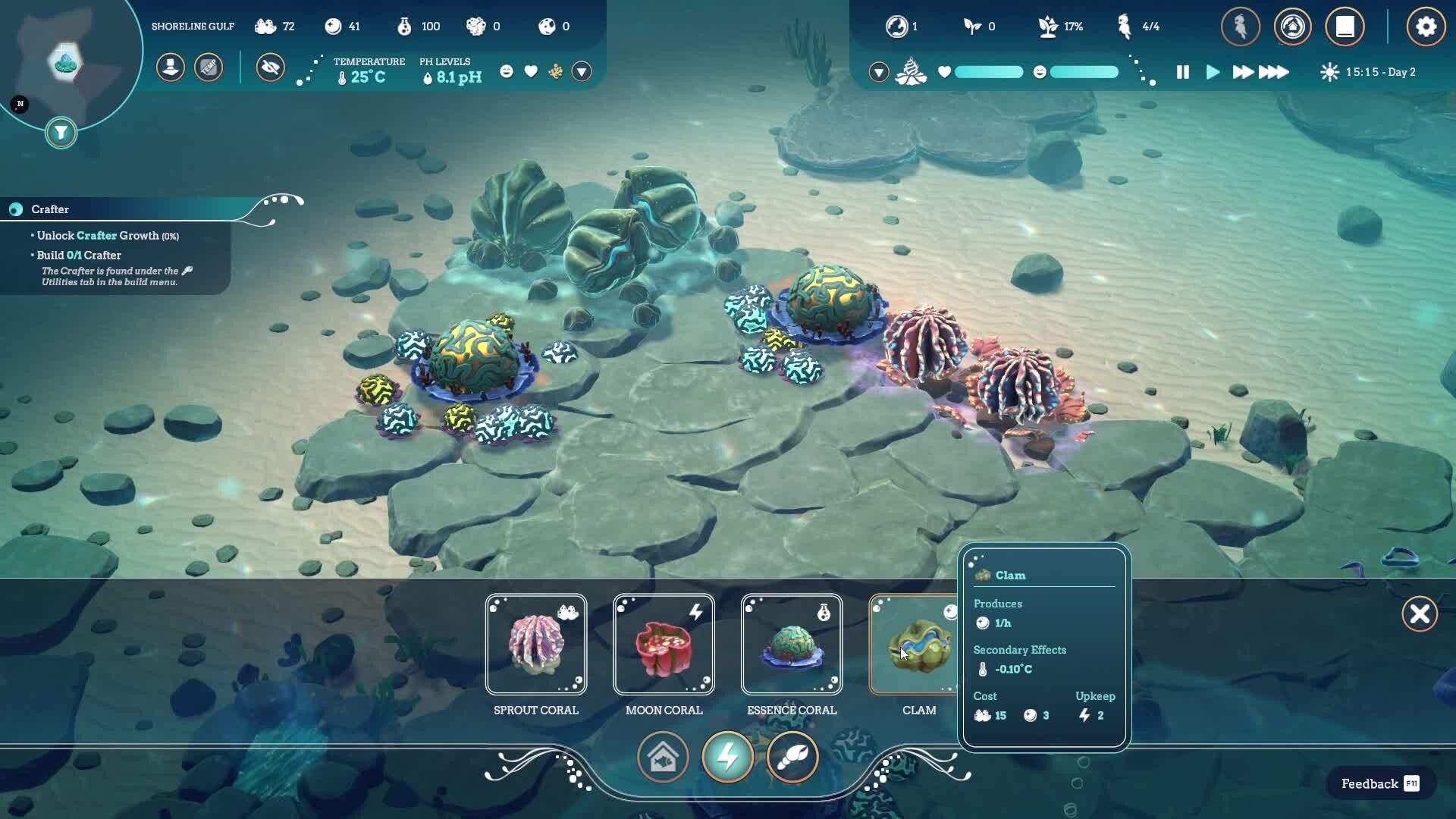This screenshot has width=1456, height=819.
Task: Expand the environment stats dropdown arrow
Action: click(x=582, y=71)
